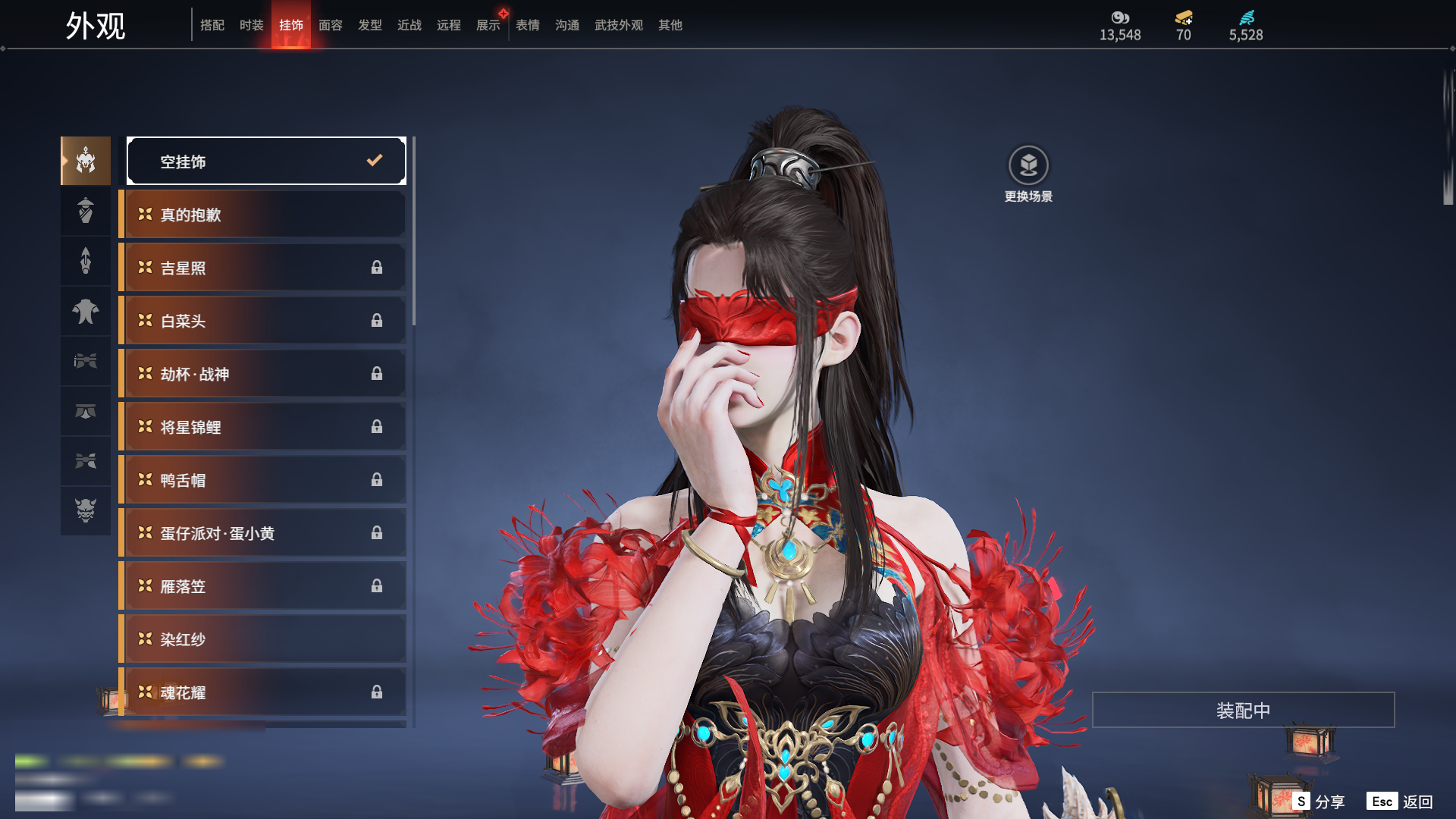The height and width of the screenshot is (819, 1456).
Task: Select the 雁落笠 accessory row
Action: coord(265,586)
